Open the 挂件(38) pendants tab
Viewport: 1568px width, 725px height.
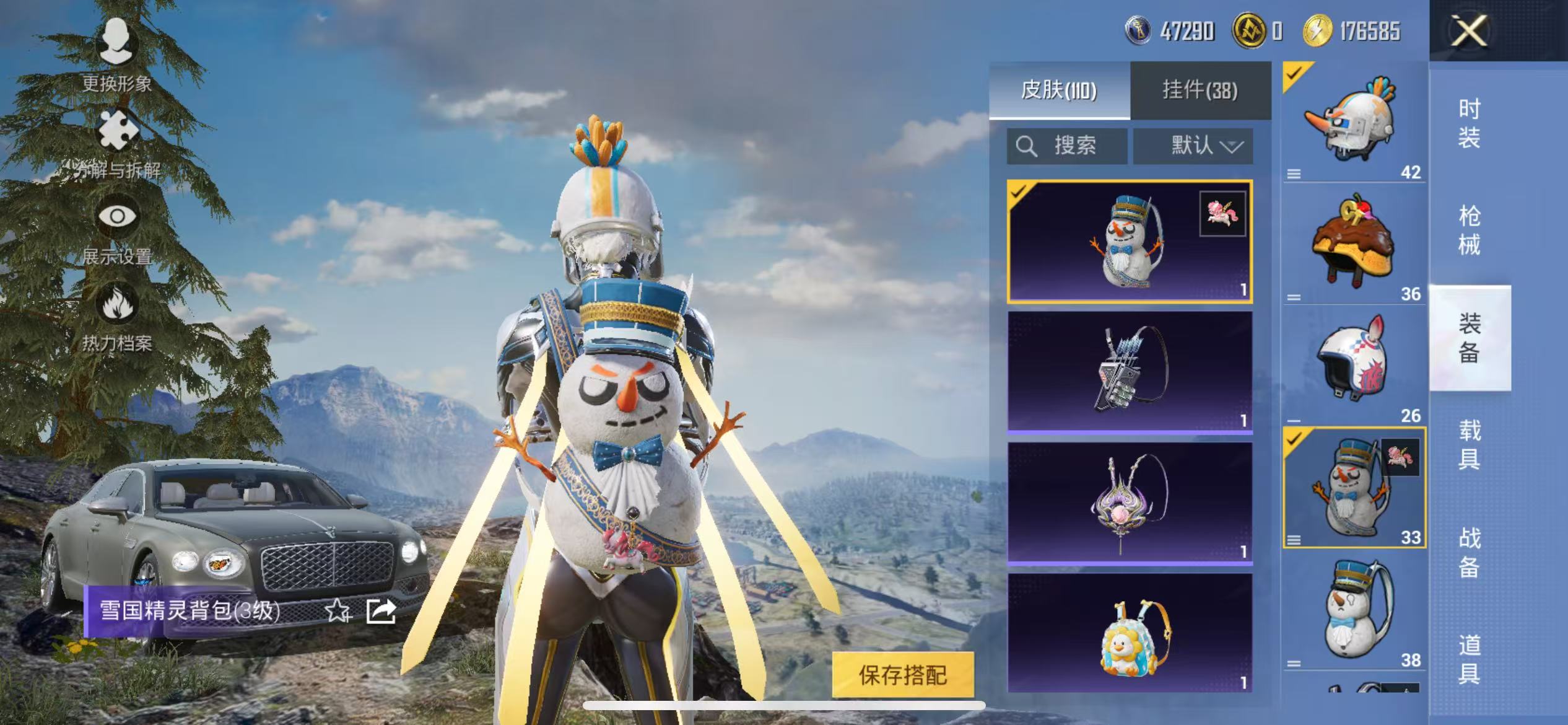click(1200, 90)
